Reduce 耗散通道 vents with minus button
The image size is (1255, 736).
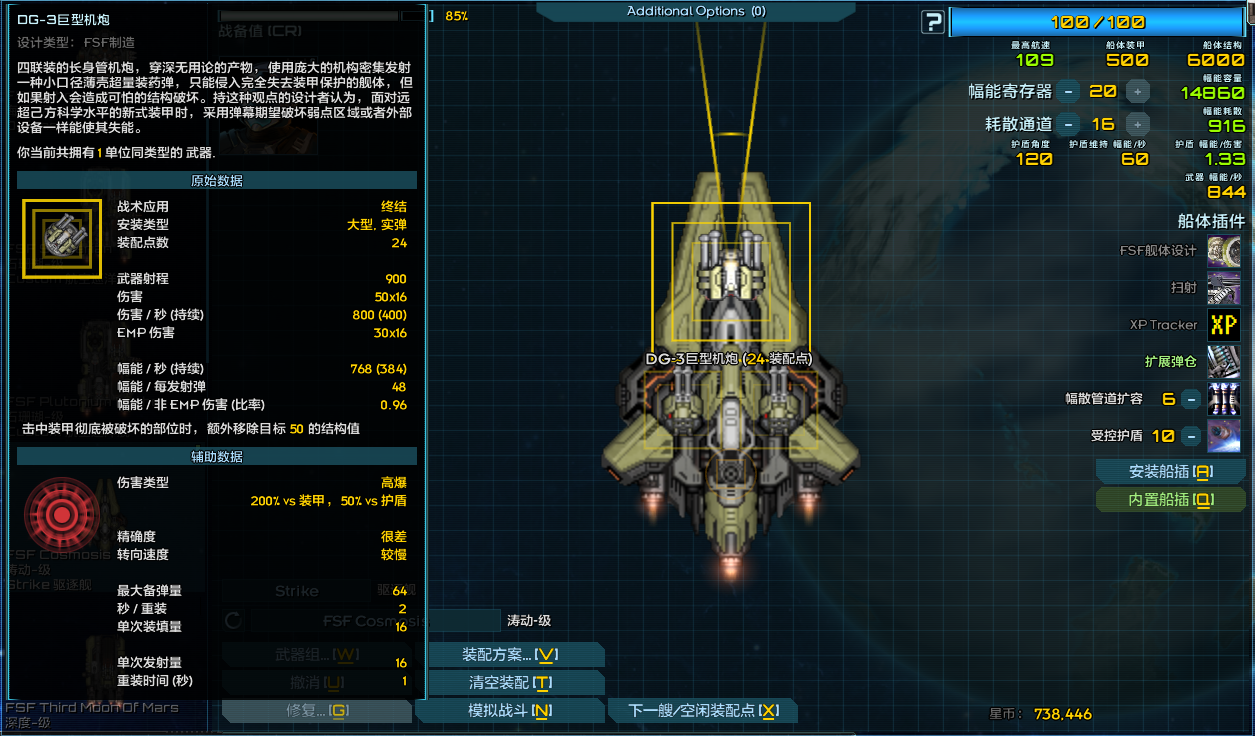point(1068,125)
